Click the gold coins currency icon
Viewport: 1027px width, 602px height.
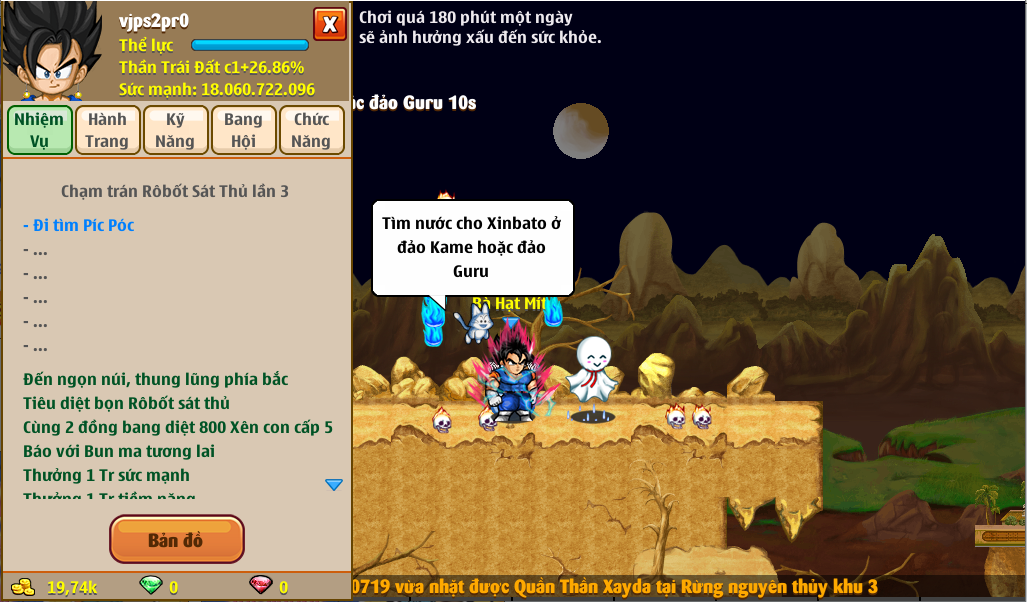pos(22,587)
